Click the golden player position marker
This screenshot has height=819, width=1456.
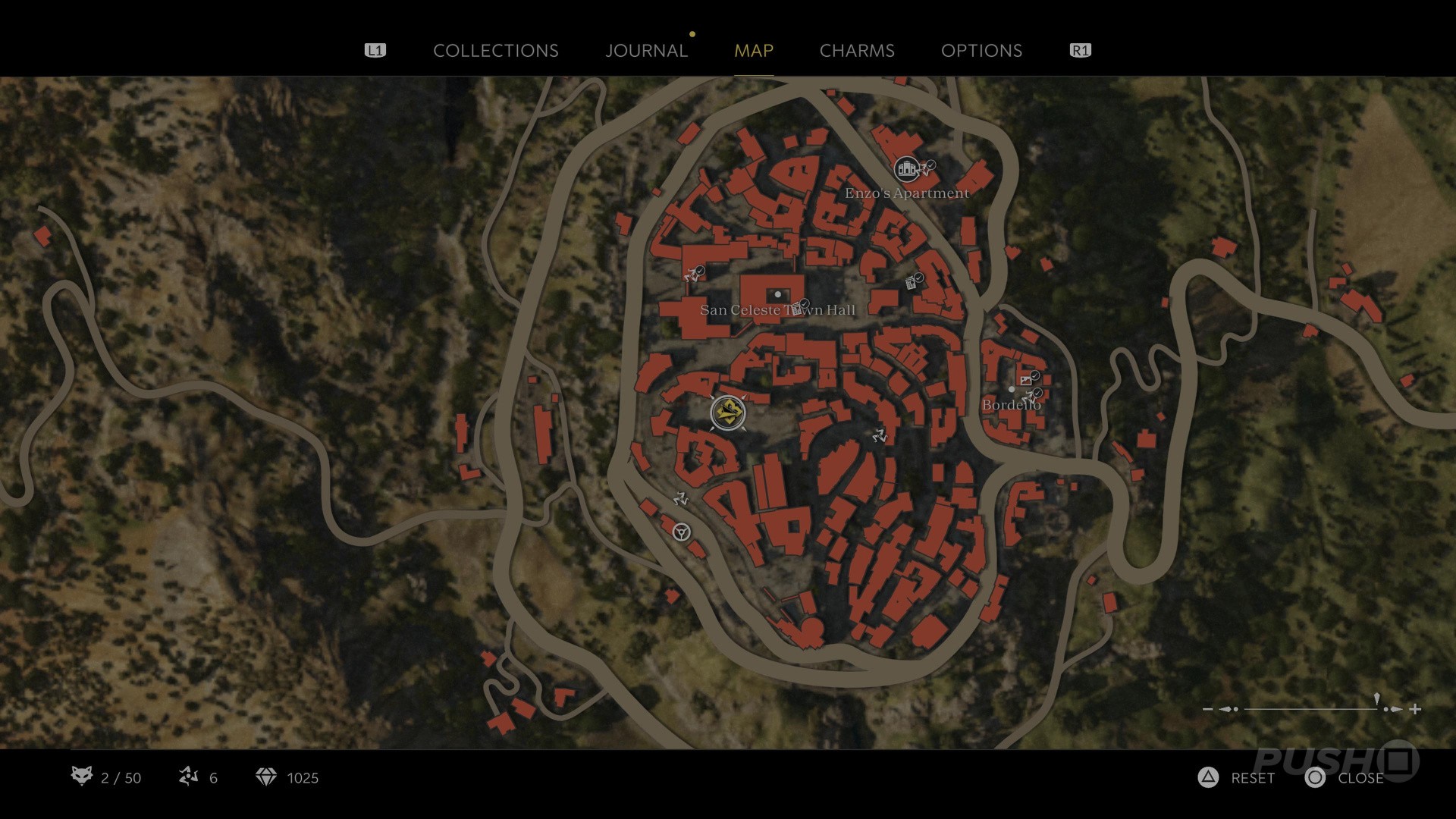[x=728, y=413]
